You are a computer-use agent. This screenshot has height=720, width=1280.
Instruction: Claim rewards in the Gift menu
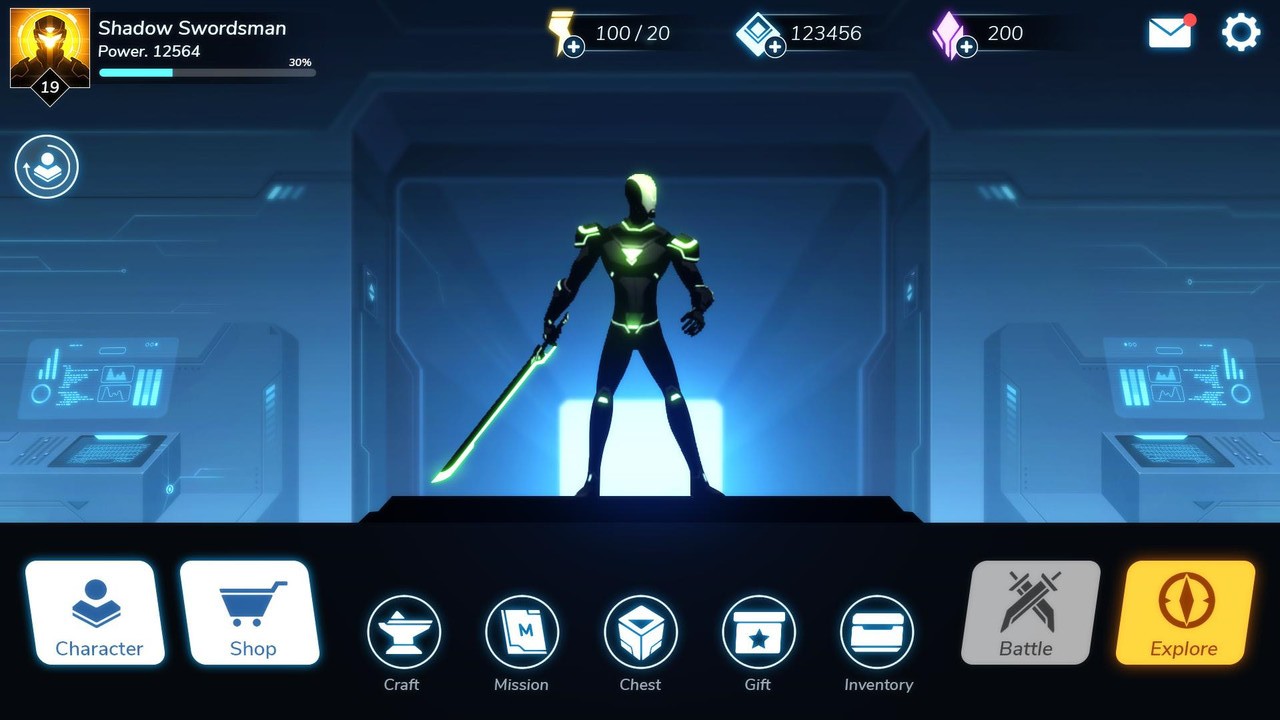758,631
